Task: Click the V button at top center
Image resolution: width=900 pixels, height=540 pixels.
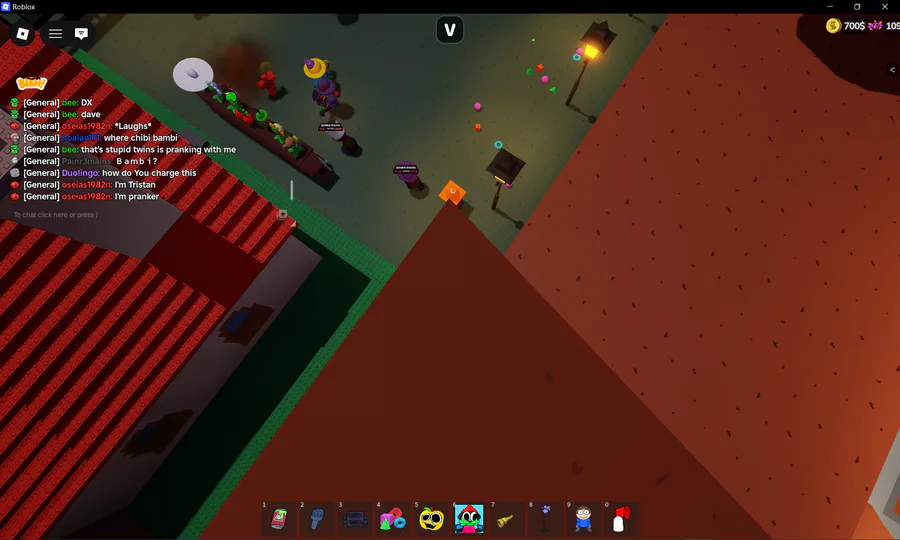Action: 450,30
